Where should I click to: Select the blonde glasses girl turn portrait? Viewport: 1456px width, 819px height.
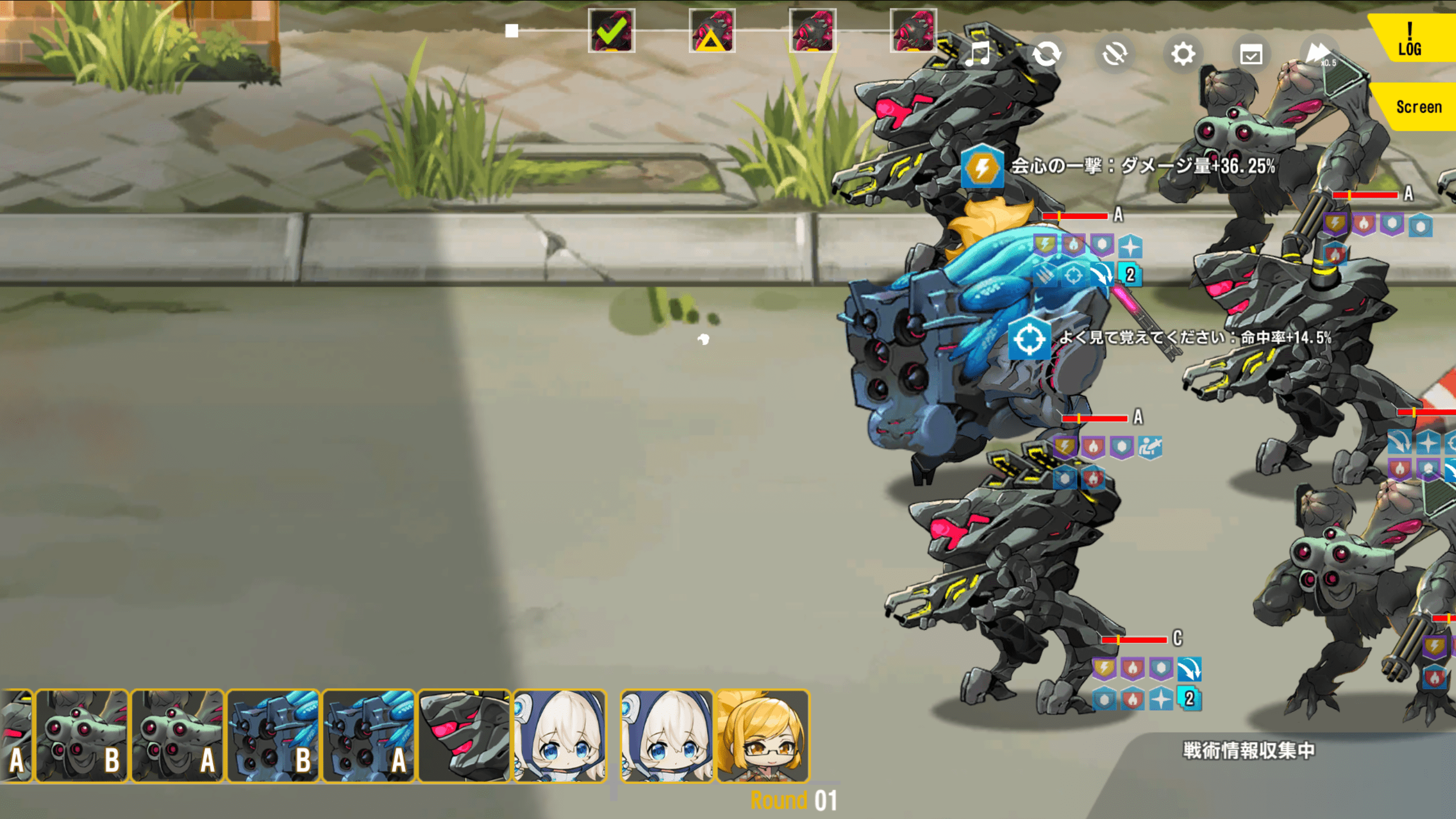(x=762, y=736)
